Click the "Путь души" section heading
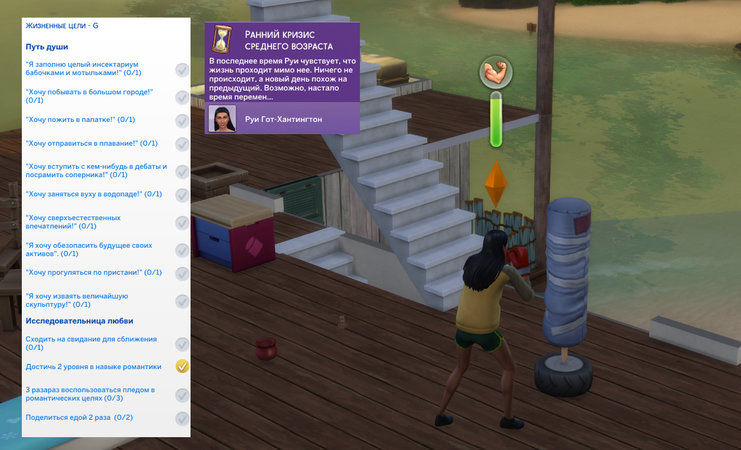This screenshot has width=741, height=450. pos(49,46)
